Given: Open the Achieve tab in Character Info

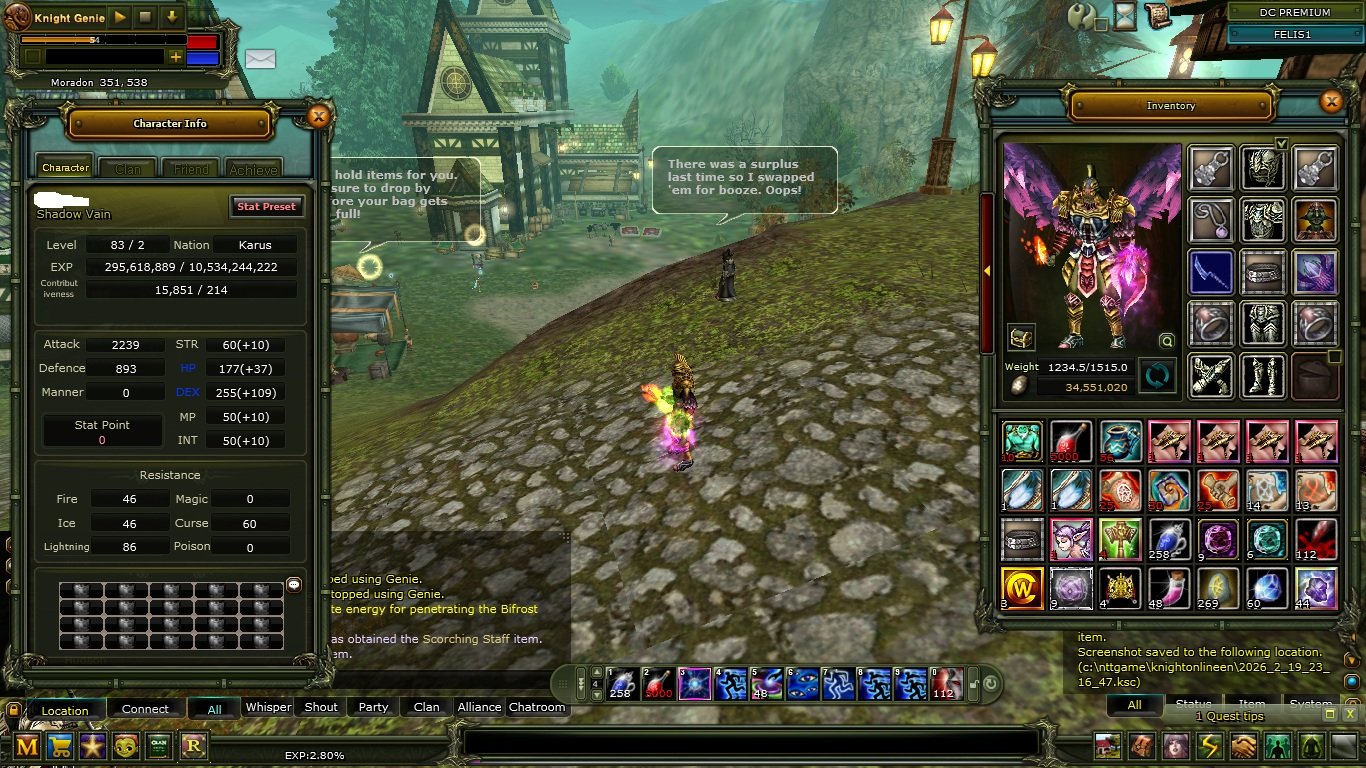Looking at the screenshot, I should [x=253, y=168].
